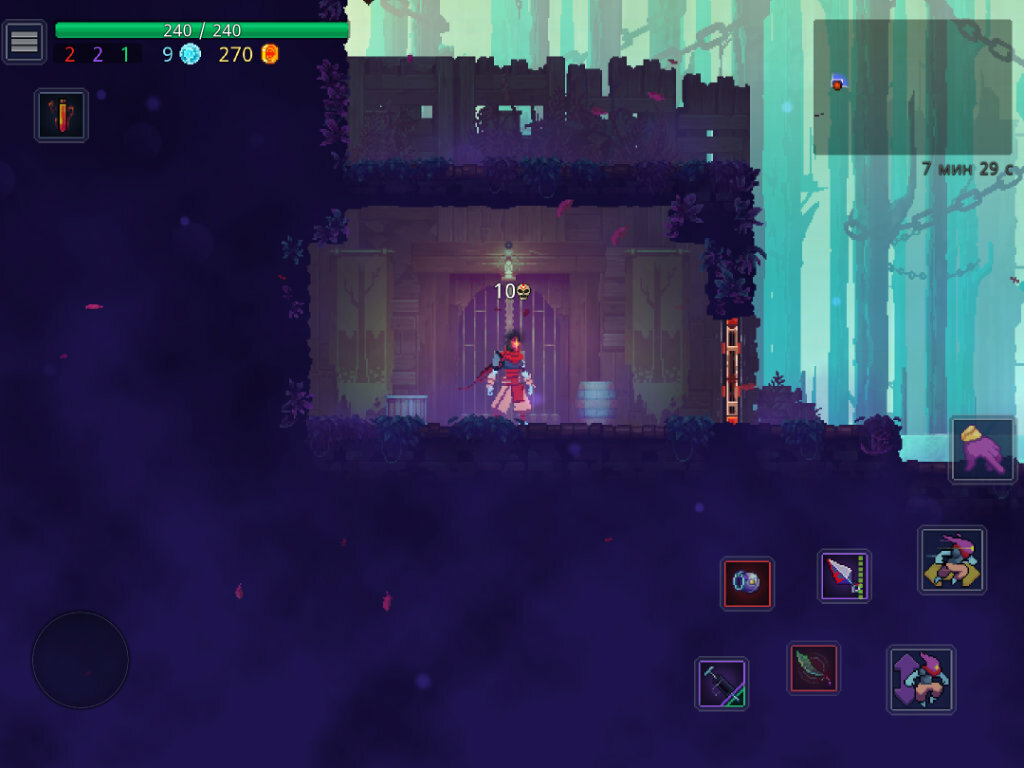This screenshot has width=1024, height=768.
Task: Use the throwing knife weapon slot
Action: tap(844, 576)
